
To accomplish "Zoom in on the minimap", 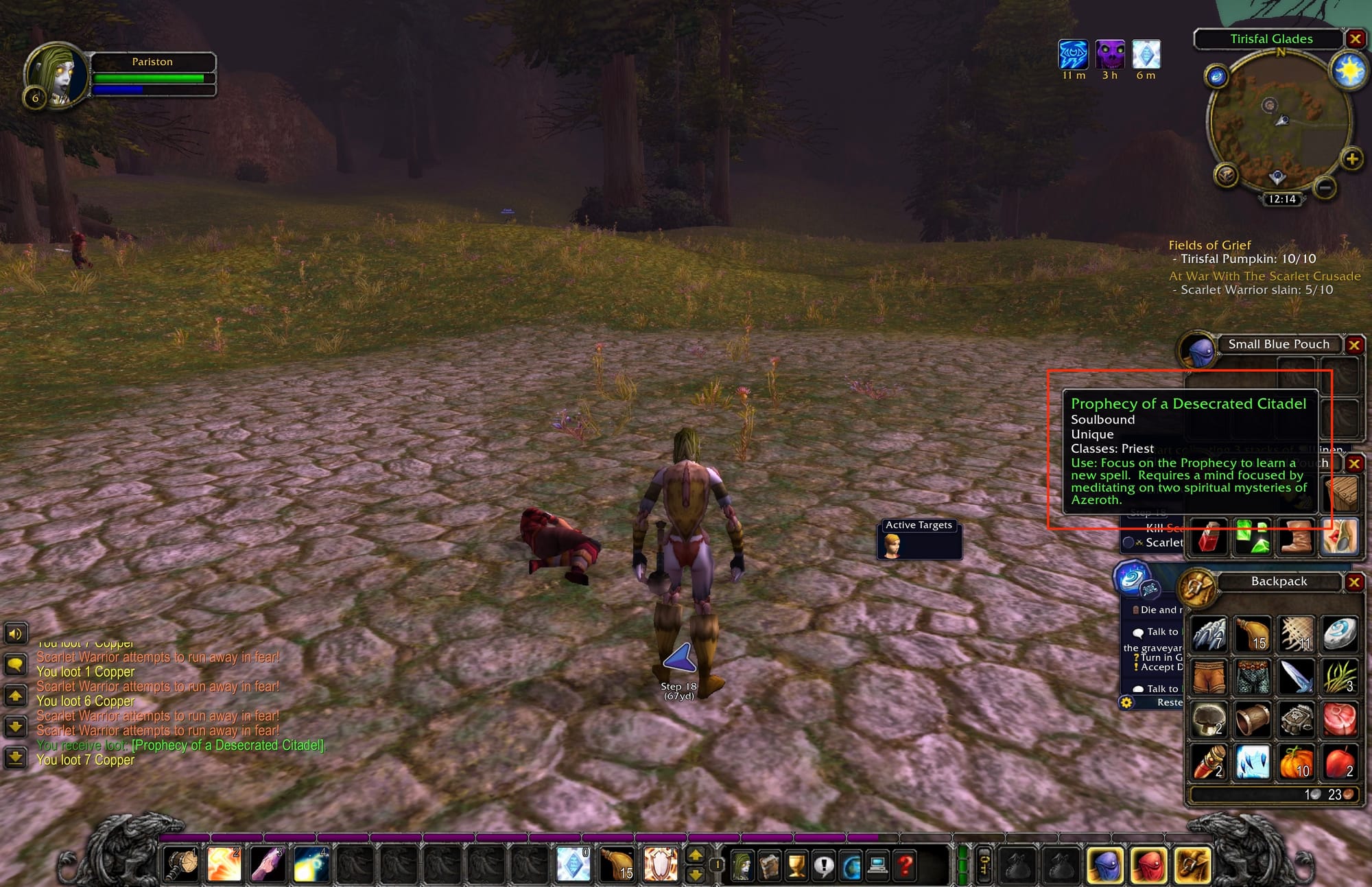I will tap(1351, 159).
